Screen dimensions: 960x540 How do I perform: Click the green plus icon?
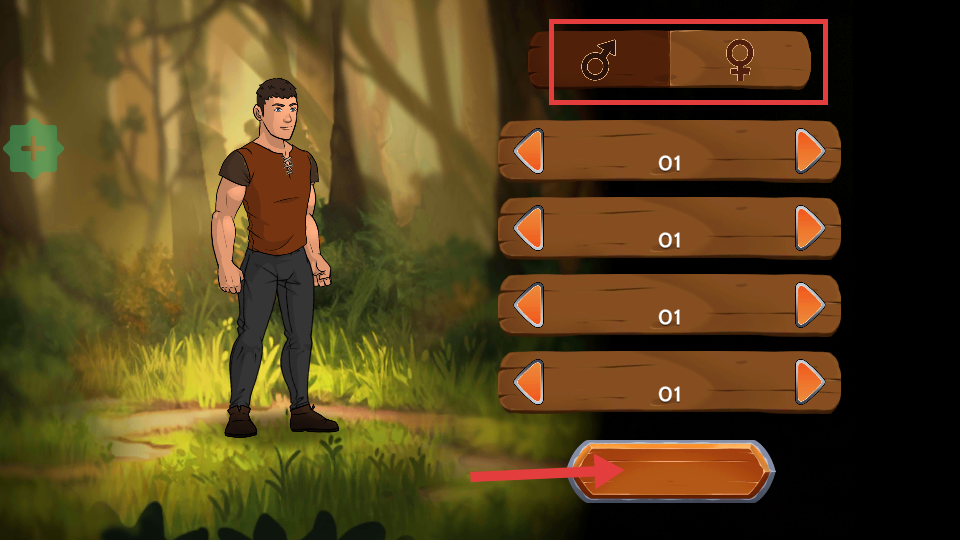pos(33,150)
